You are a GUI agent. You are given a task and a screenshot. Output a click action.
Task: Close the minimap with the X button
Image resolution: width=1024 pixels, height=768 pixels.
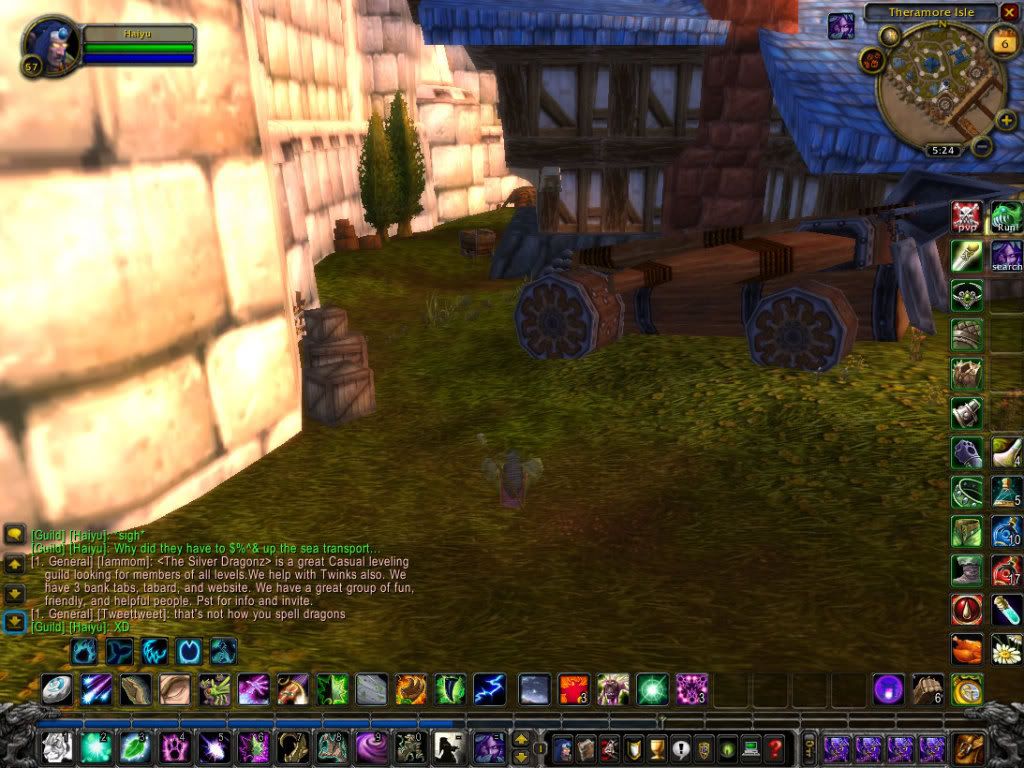pyautogui.click(x=1008, y=13)
